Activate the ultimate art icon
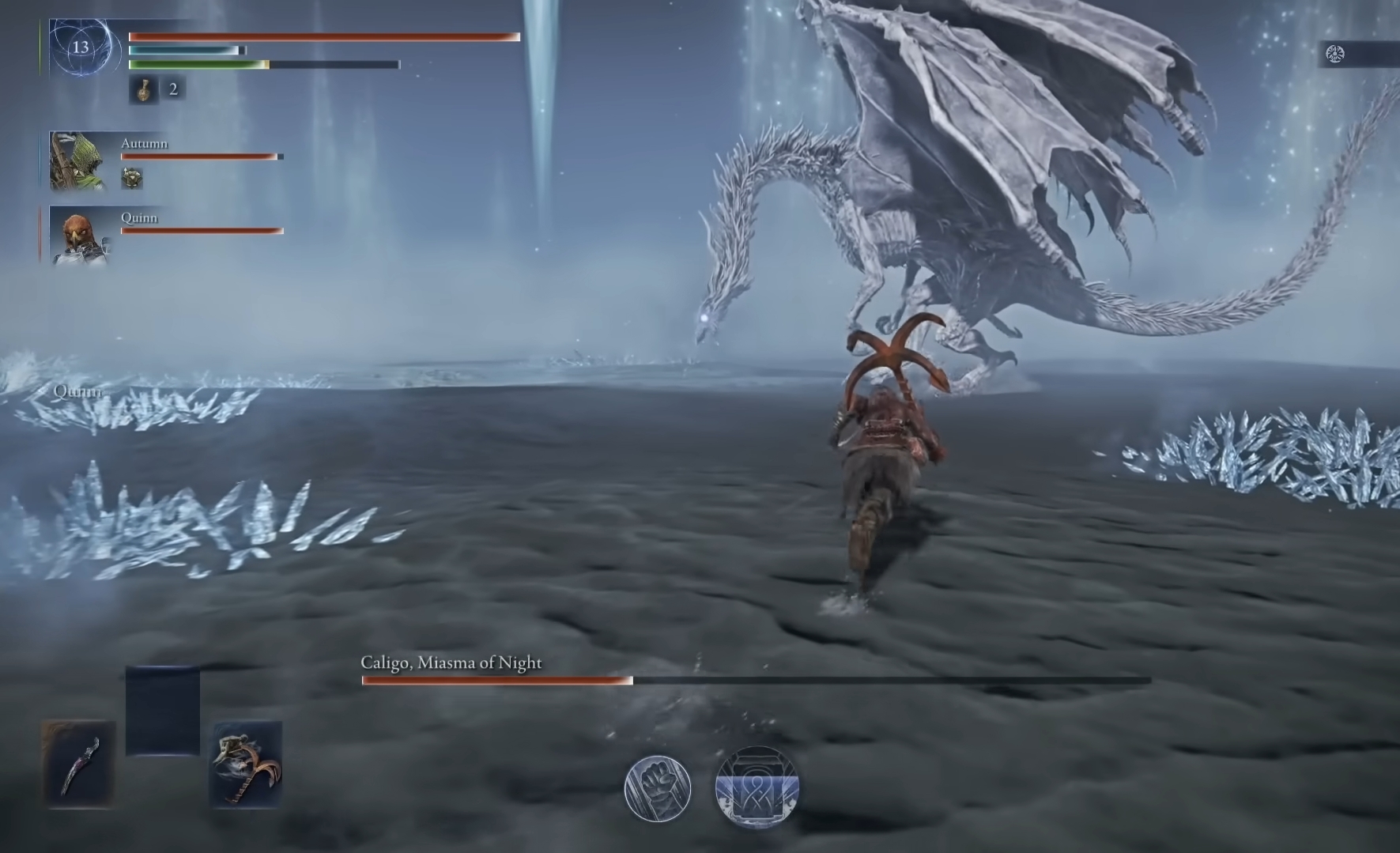Viewport: 1400px width, 853px height. 757,787
